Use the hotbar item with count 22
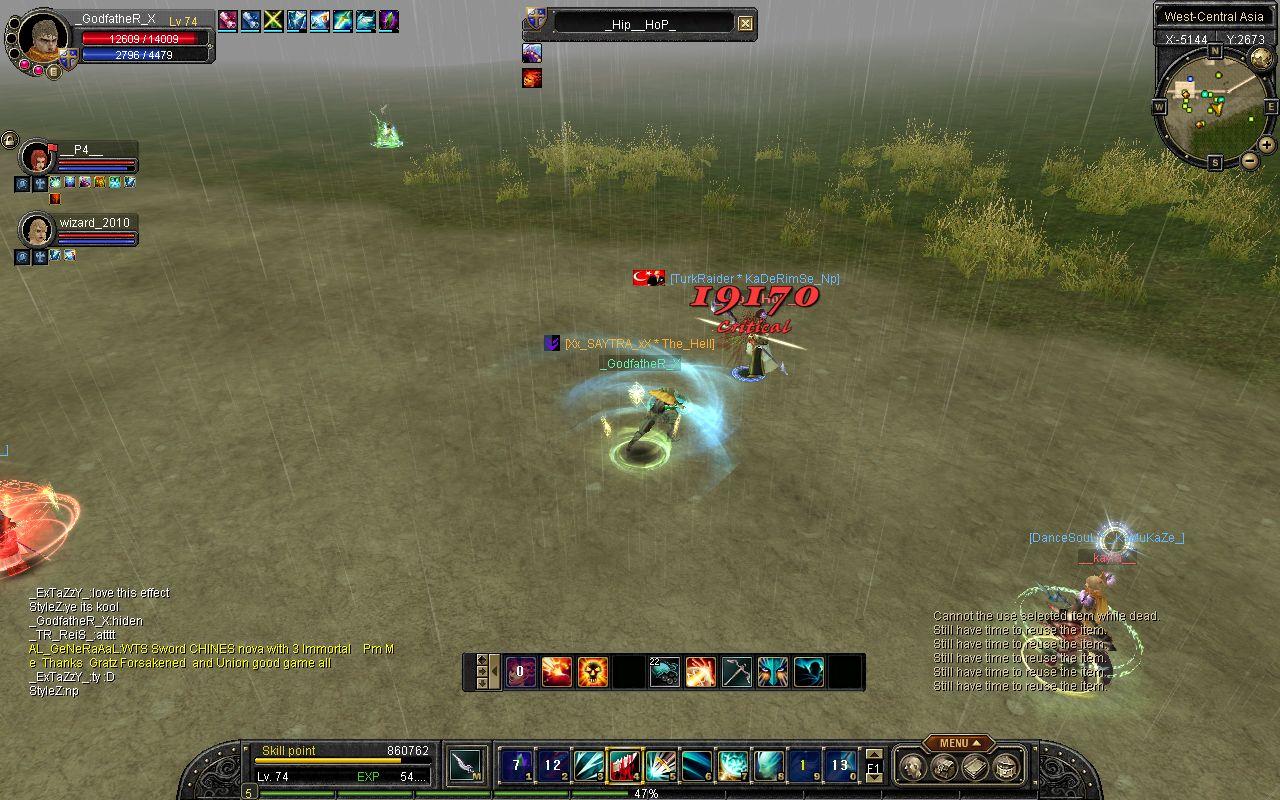The image size is (1280, 800). 664,672
